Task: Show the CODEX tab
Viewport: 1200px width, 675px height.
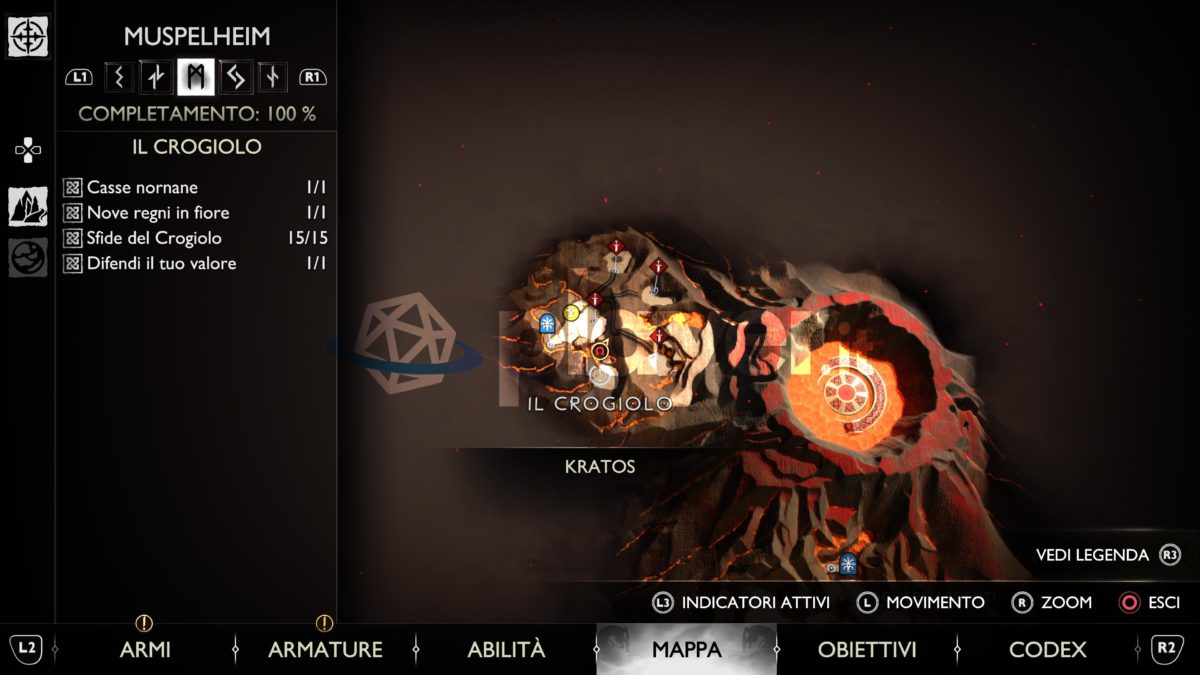Action: point(1047,649)
